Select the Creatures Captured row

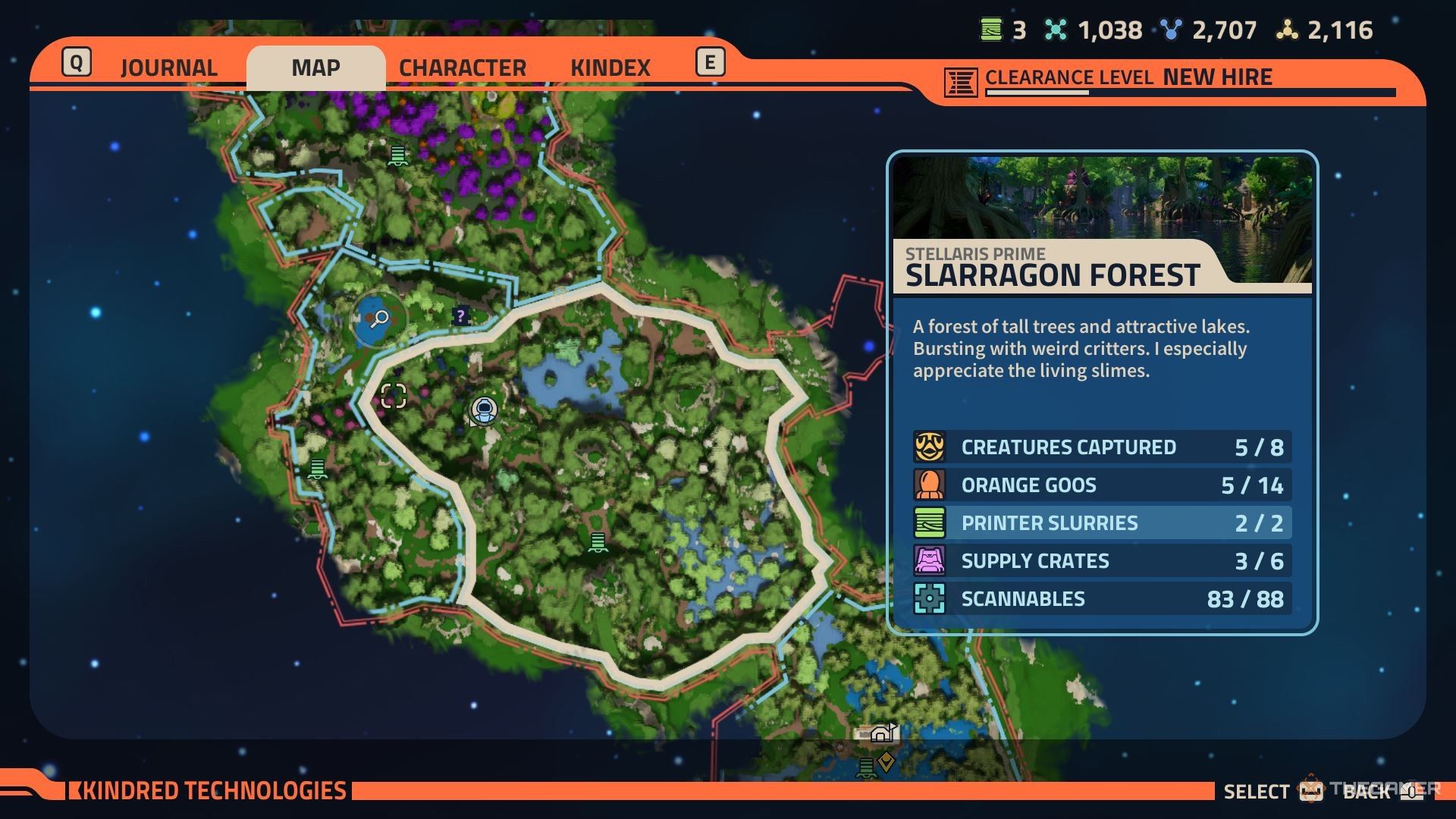(1102, 447)
